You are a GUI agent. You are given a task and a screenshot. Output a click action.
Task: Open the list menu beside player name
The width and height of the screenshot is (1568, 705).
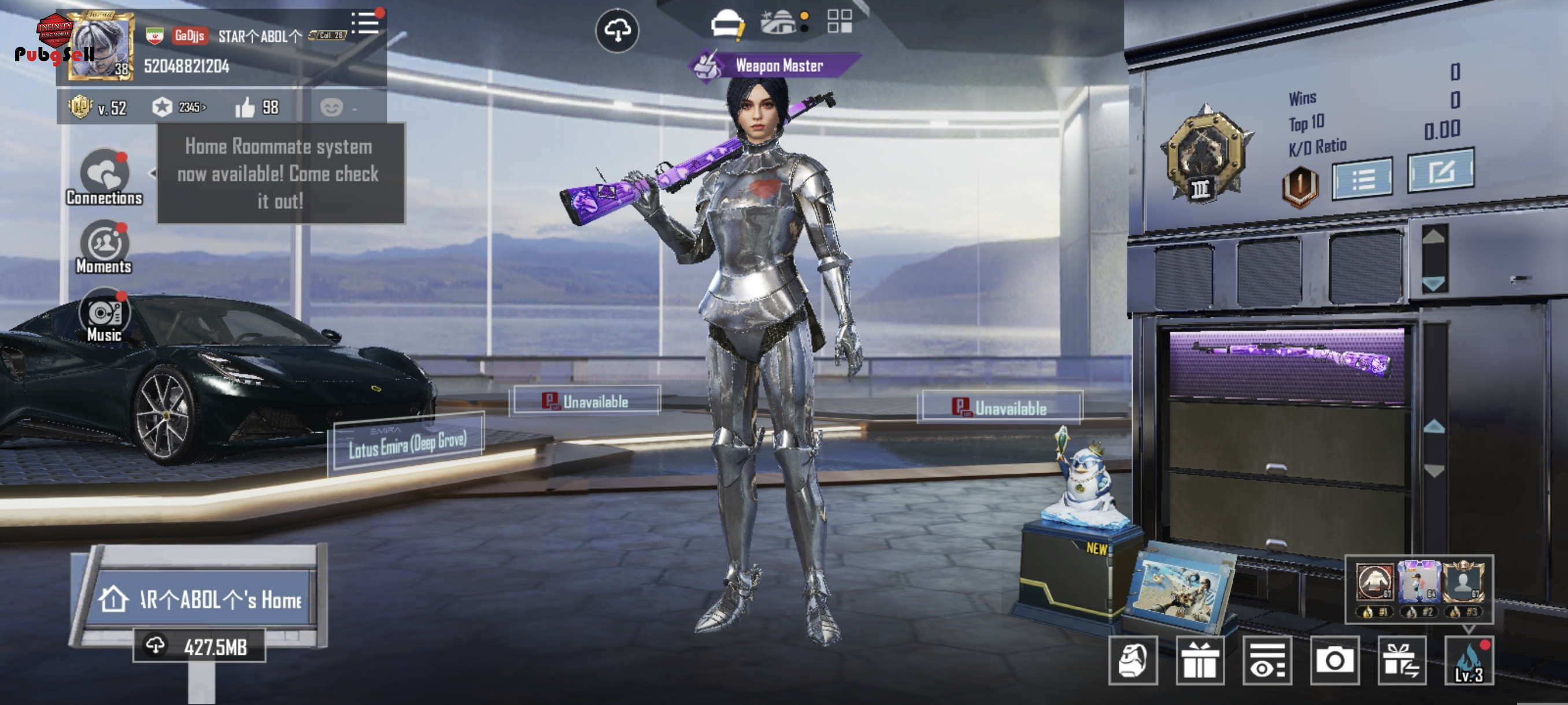pos(365,23)
